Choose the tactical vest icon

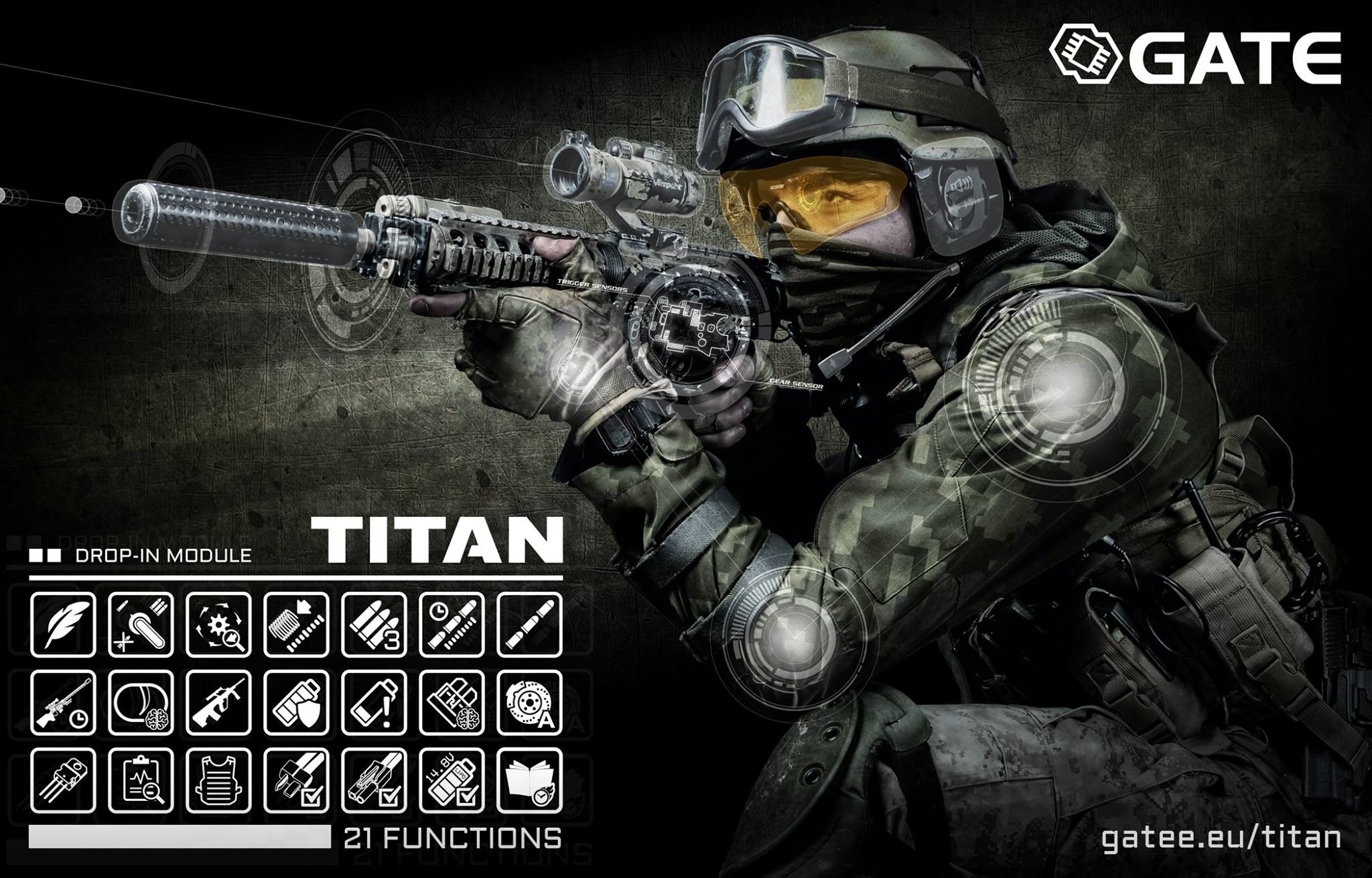point(218,779)
